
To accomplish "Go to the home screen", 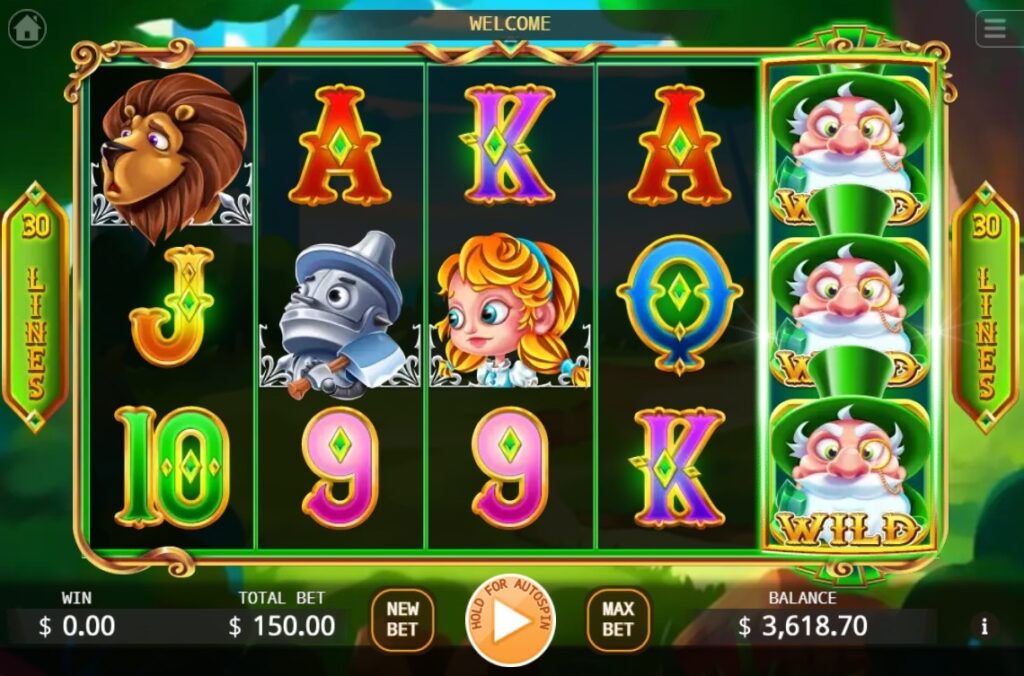I will tap(27, 29).
